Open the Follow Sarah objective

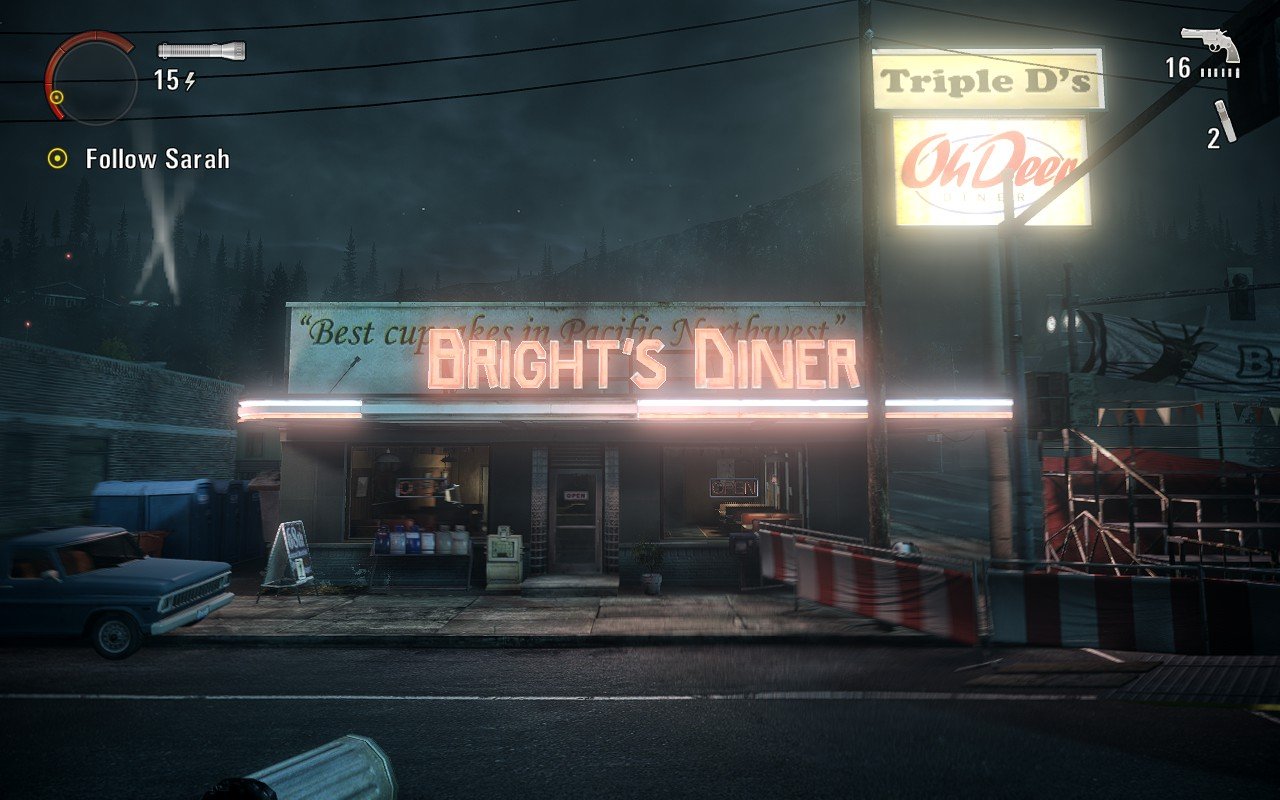point(157,159)
